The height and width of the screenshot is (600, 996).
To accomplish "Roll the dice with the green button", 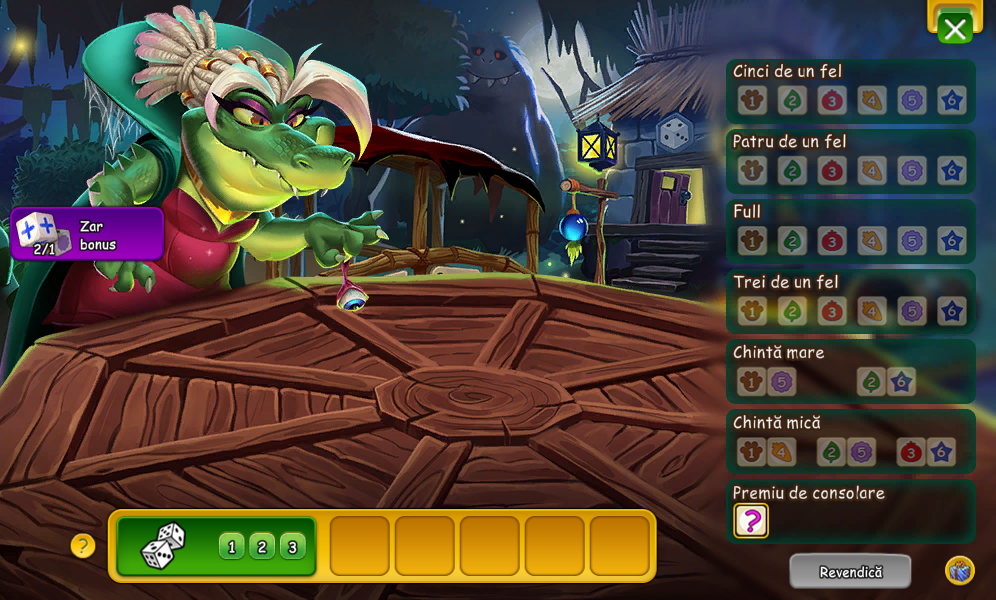I will (216, 546).
